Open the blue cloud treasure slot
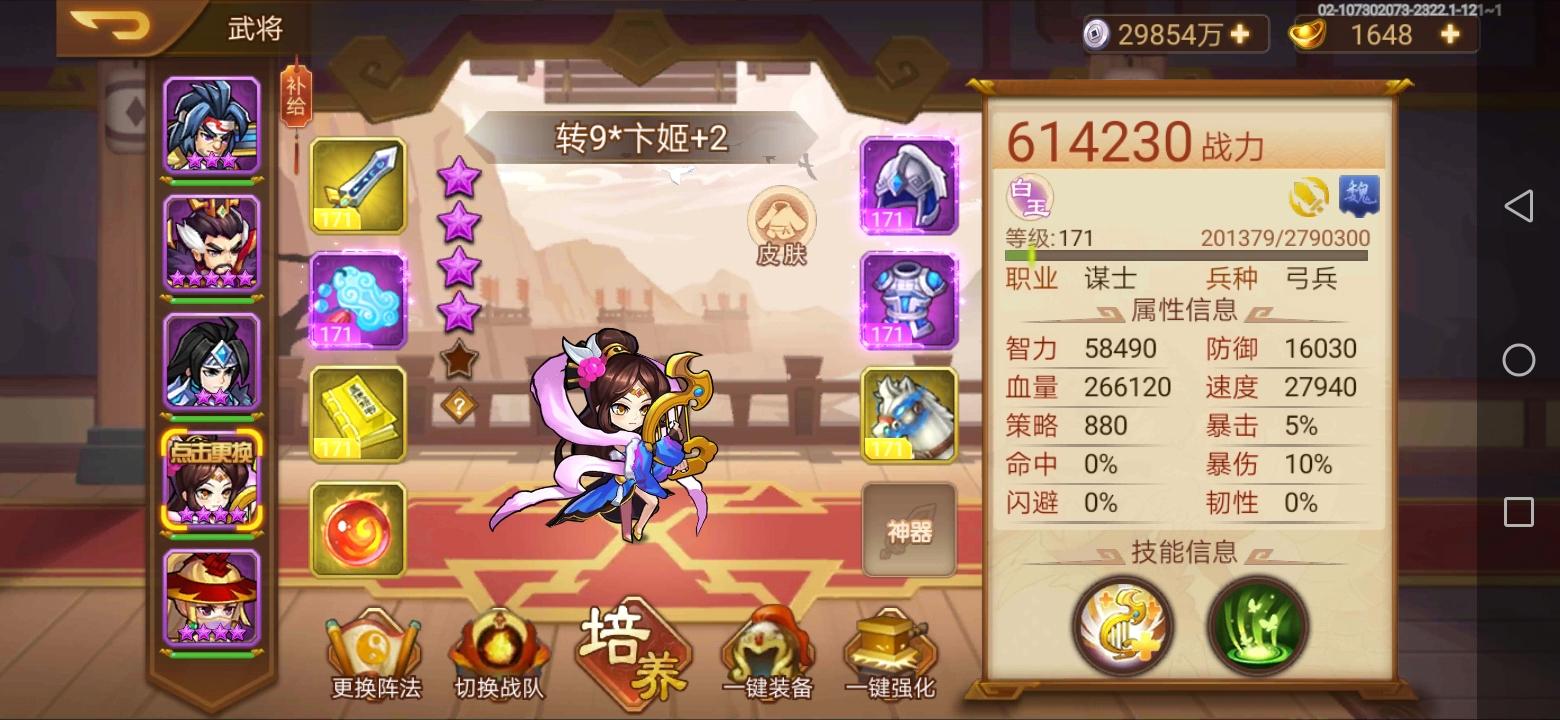1560x720 pixels. 357,300
